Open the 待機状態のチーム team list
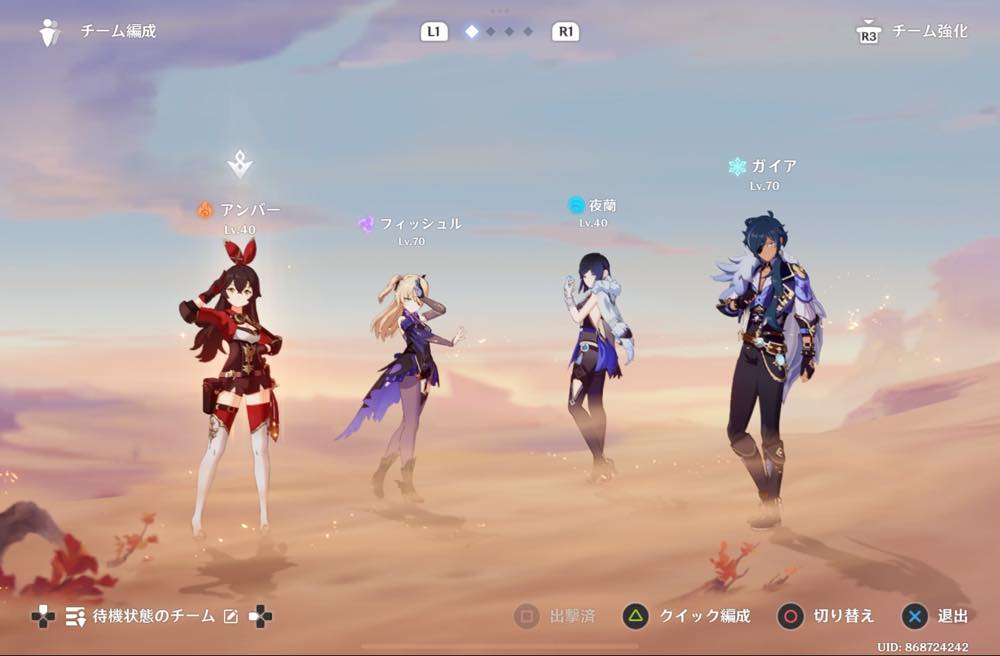 point(142,616)
